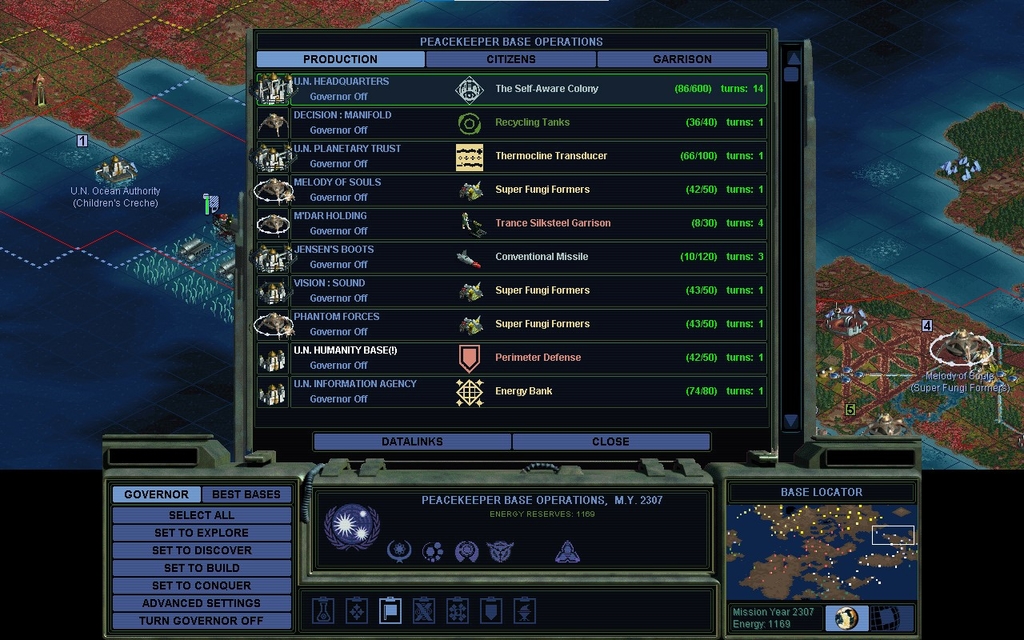Image resolution: width=1024 pixels, height=640 pixels.
Task: Open the Datalinks
Action: pos(412,441)
